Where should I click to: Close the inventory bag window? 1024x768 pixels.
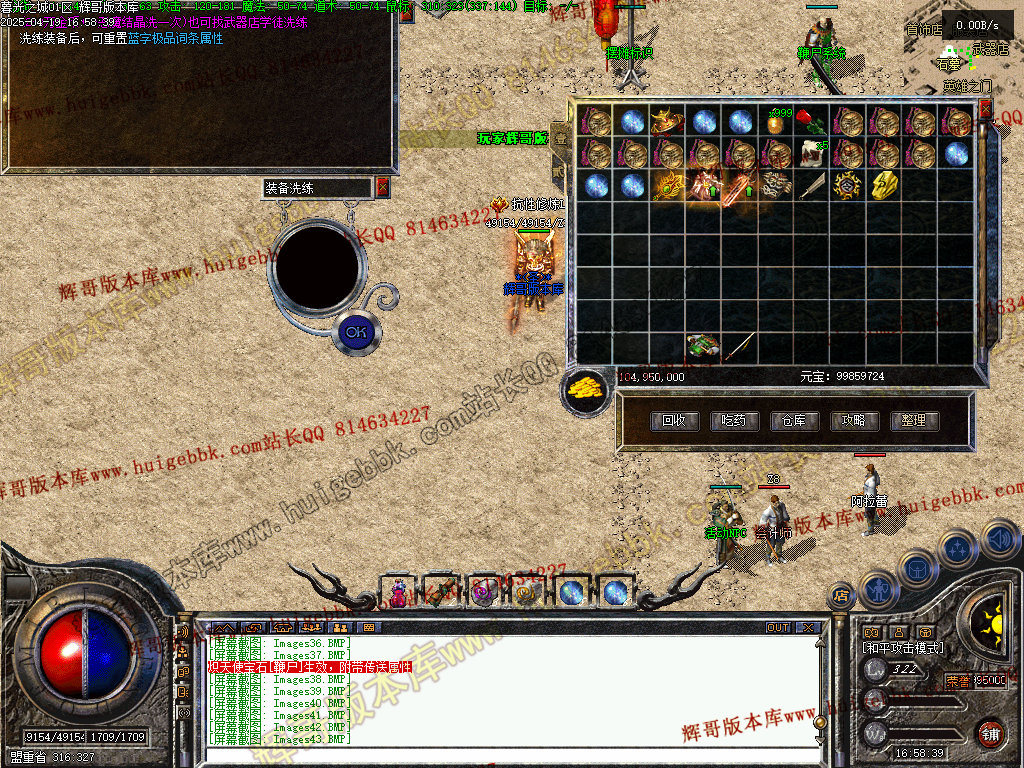point(985,107)
